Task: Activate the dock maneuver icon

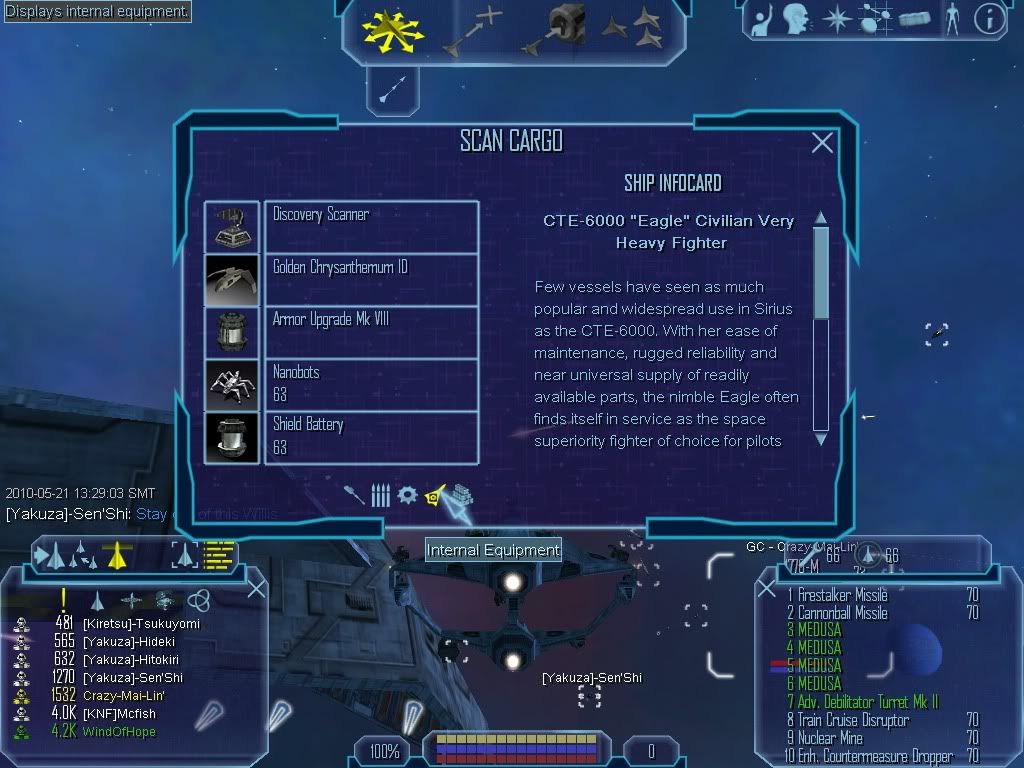Action: (557, 30)
